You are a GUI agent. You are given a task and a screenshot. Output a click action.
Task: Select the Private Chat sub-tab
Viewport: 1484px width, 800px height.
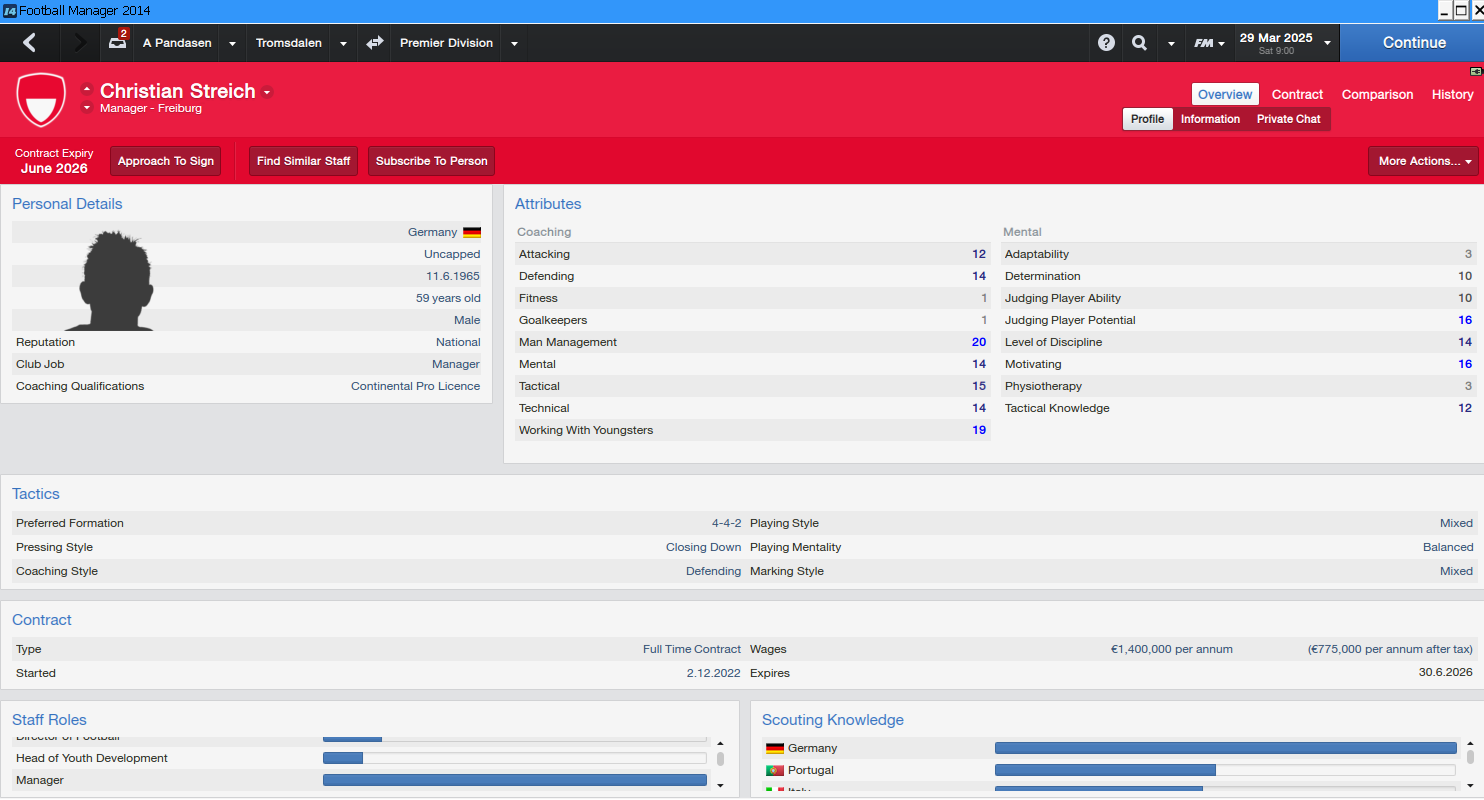[1288, 119]
